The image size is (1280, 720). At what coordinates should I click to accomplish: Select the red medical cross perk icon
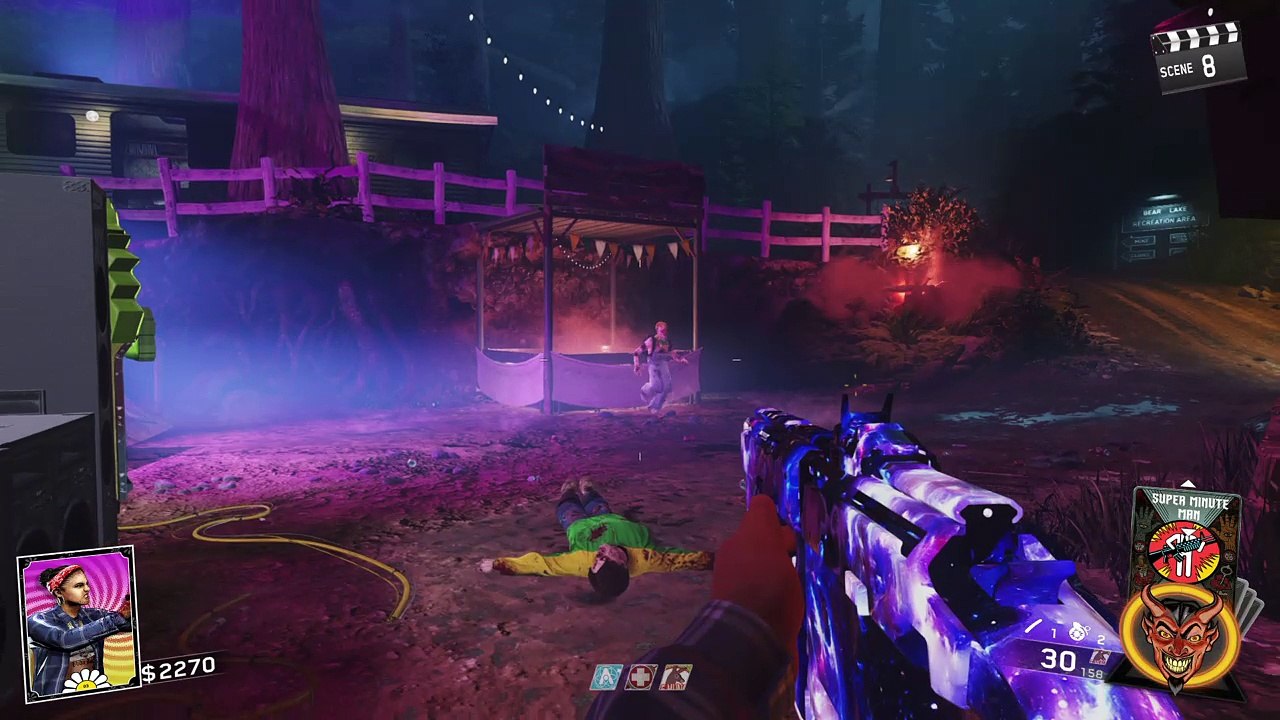point(641,677)
